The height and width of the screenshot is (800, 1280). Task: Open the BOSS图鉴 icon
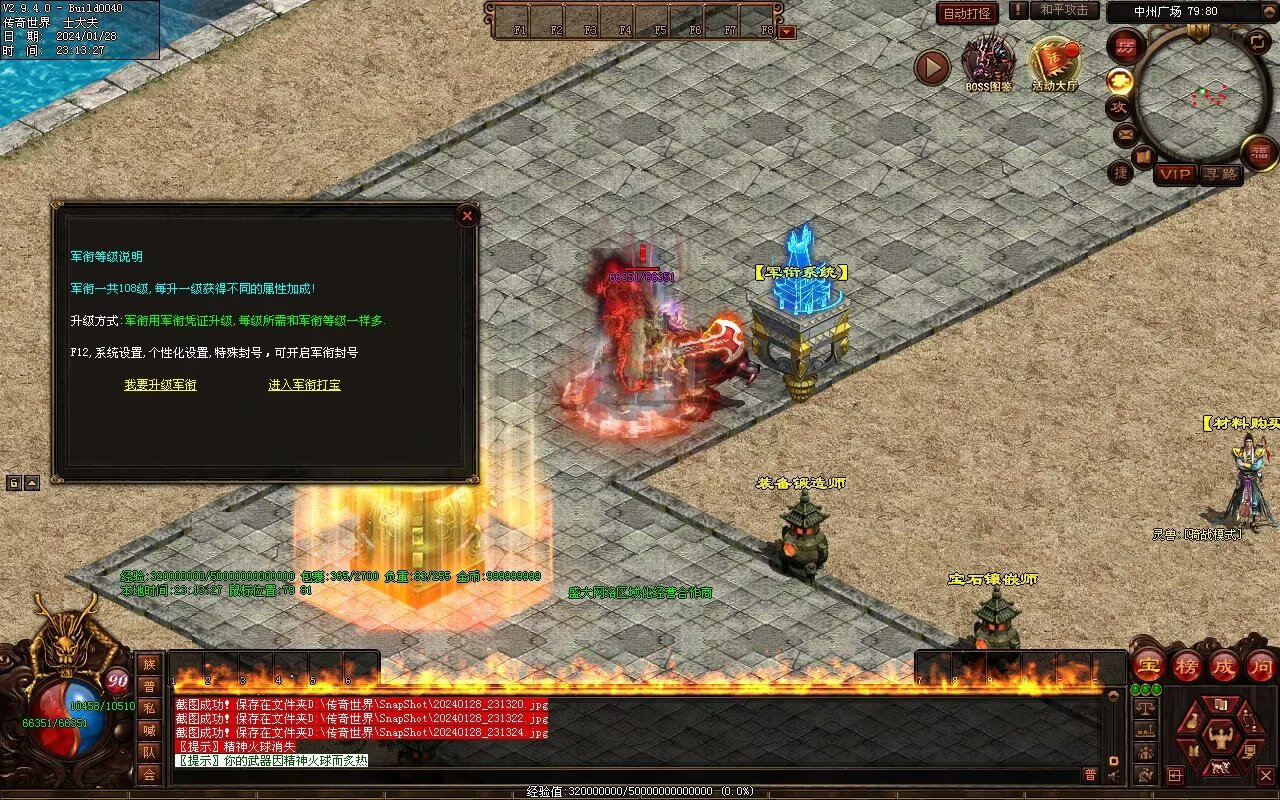click(x=988, y=60)
